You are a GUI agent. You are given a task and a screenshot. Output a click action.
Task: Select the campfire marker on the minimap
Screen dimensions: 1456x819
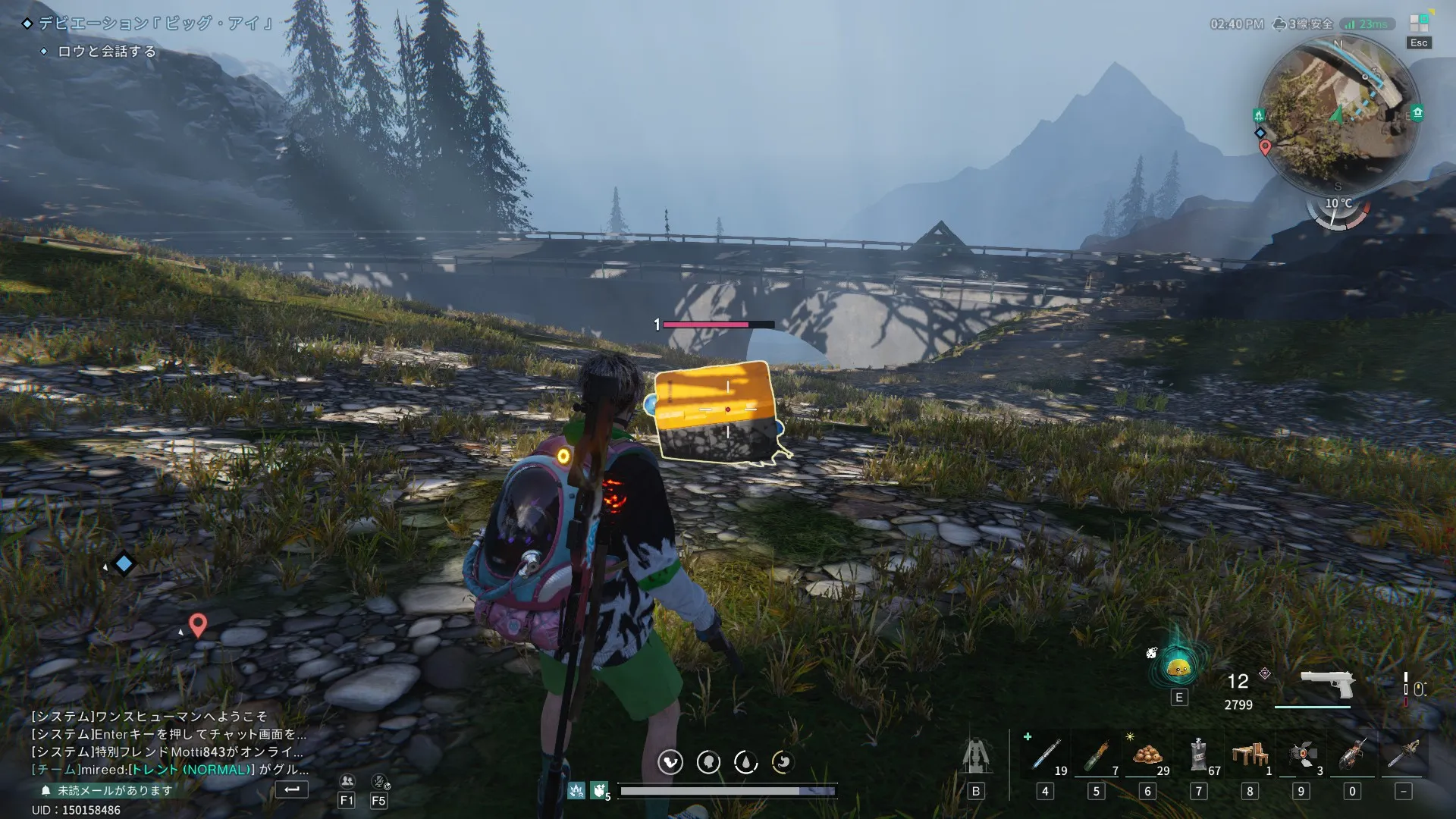coord(1259,115)
